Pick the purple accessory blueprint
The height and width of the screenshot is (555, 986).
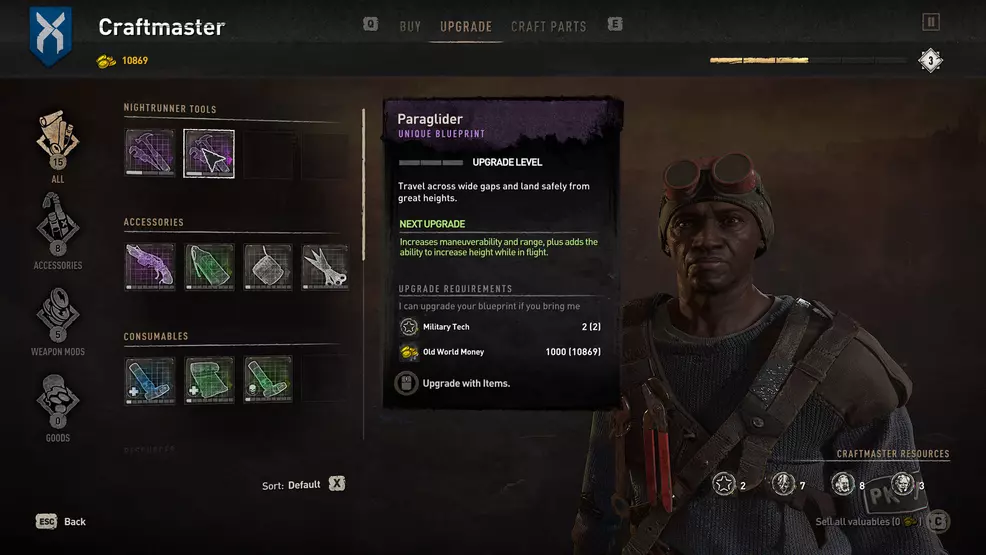150,267
